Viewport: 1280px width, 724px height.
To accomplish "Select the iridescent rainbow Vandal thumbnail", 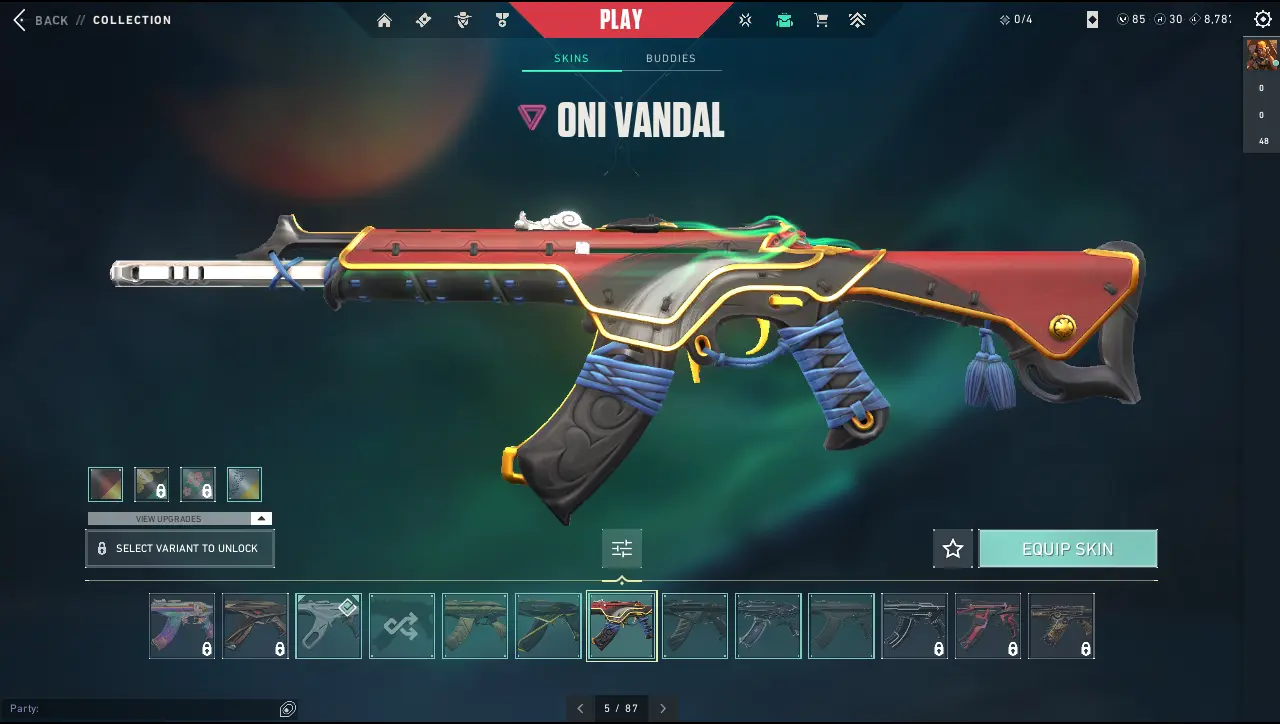I will [x=182, y=626].
